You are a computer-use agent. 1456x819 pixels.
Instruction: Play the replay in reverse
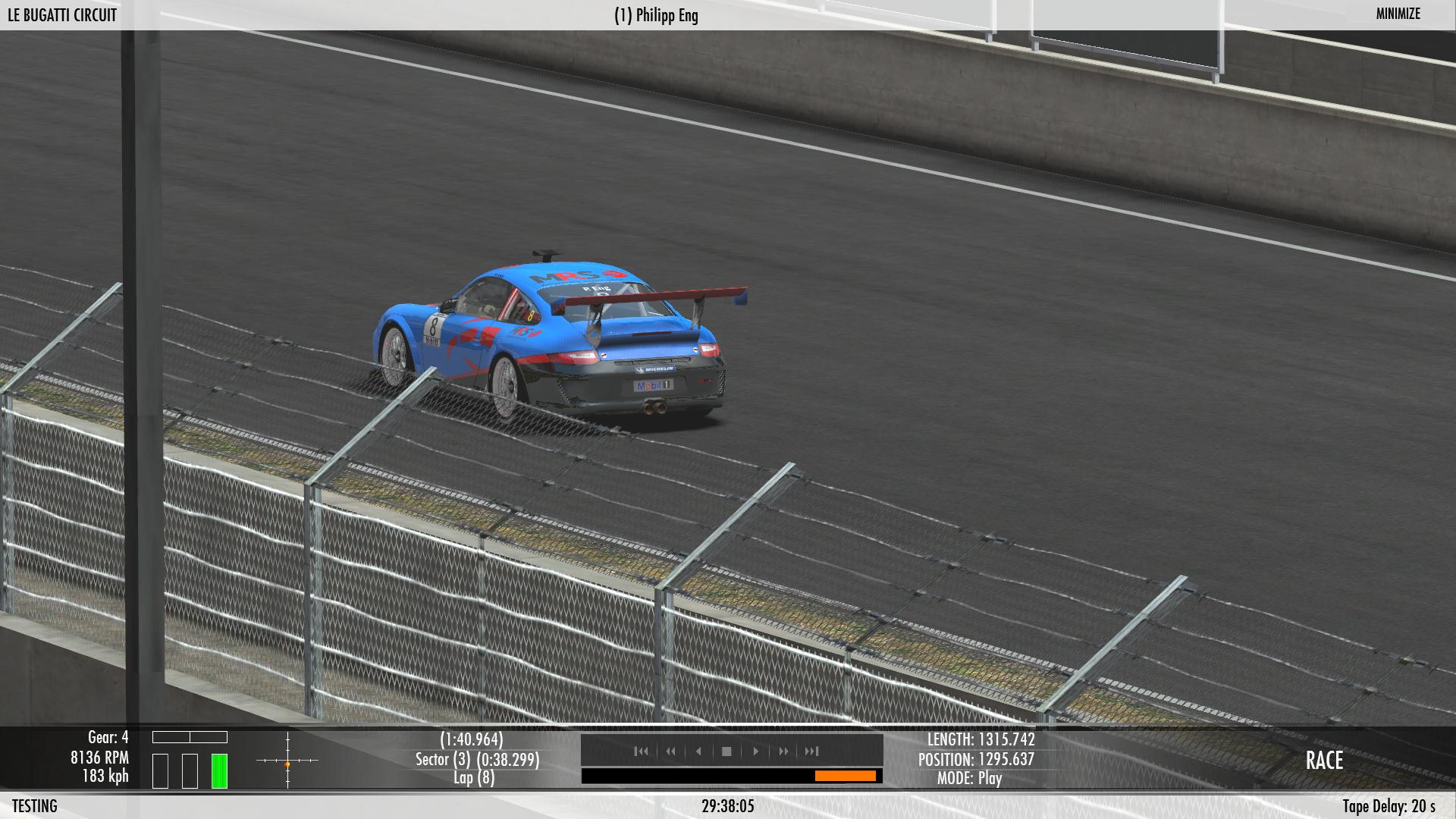pos(698,751)
